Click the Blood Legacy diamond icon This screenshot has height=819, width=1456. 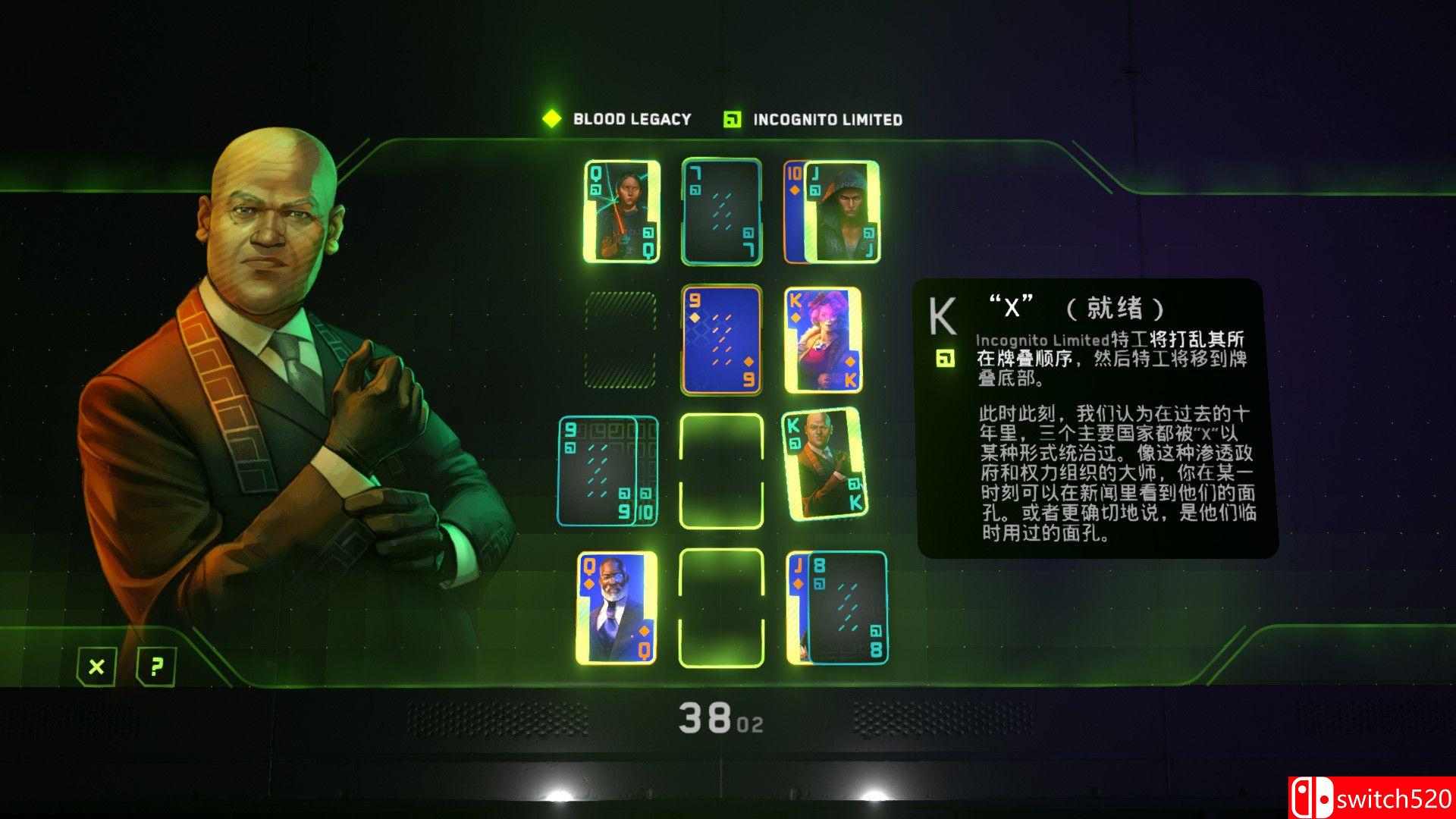point(551,118)
